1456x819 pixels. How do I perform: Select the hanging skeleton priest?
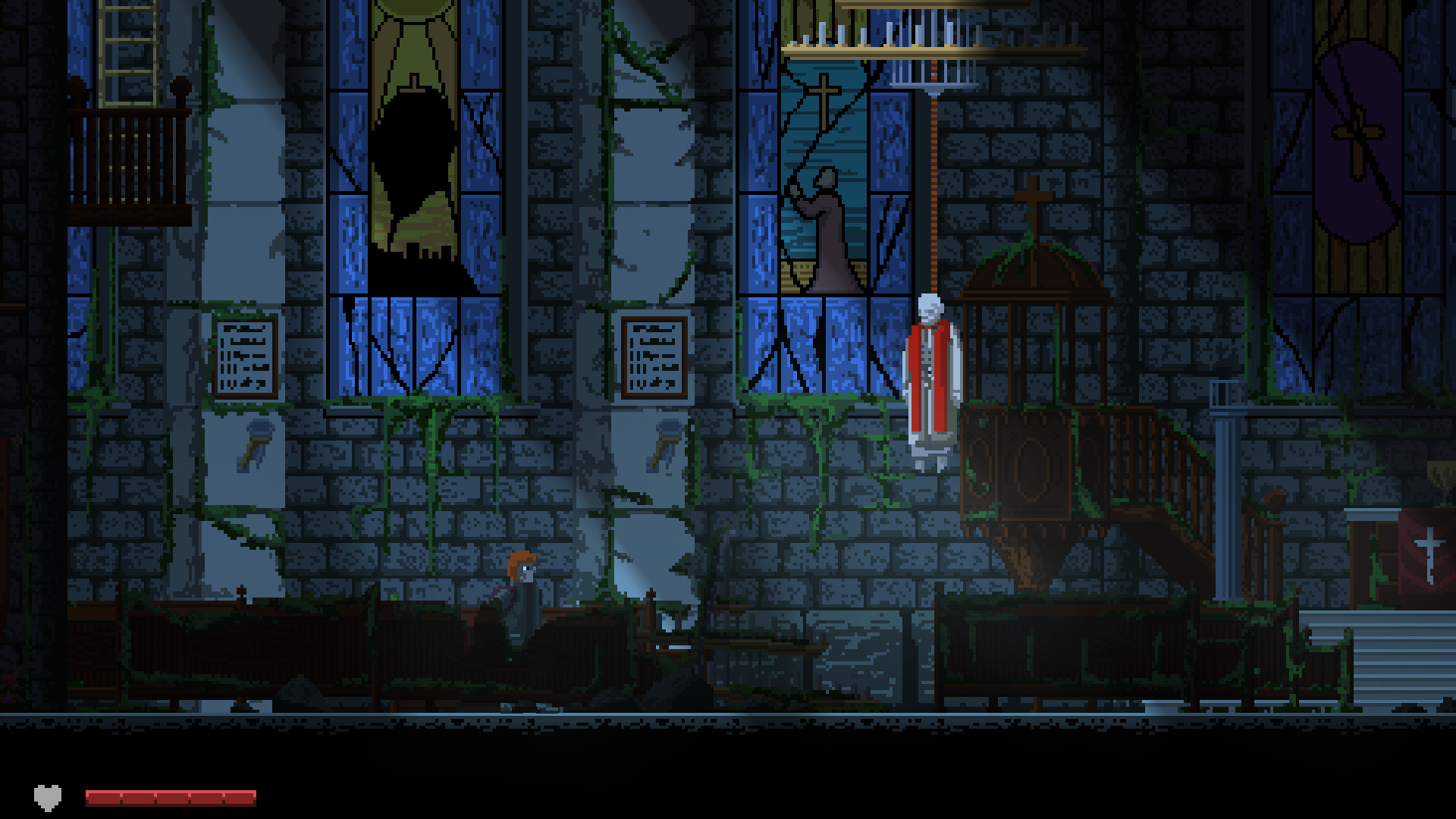928,372
